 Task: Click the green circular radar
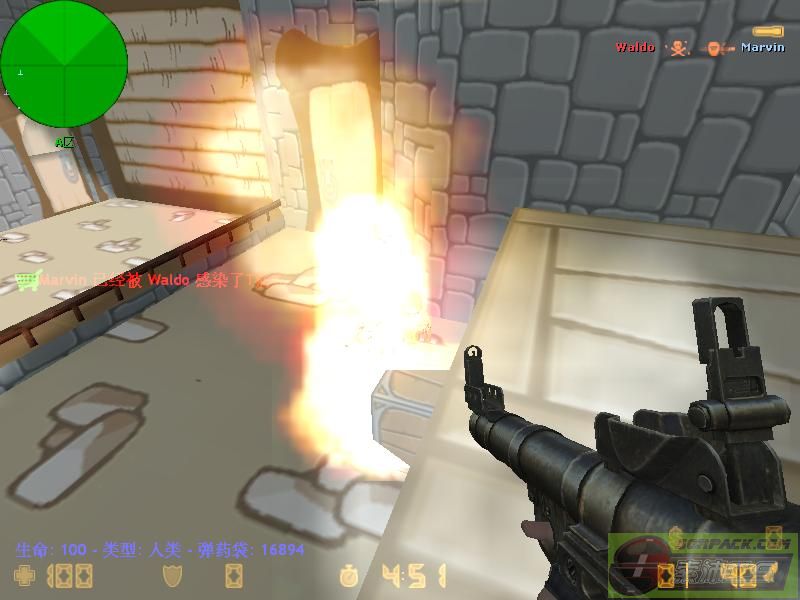64,64
